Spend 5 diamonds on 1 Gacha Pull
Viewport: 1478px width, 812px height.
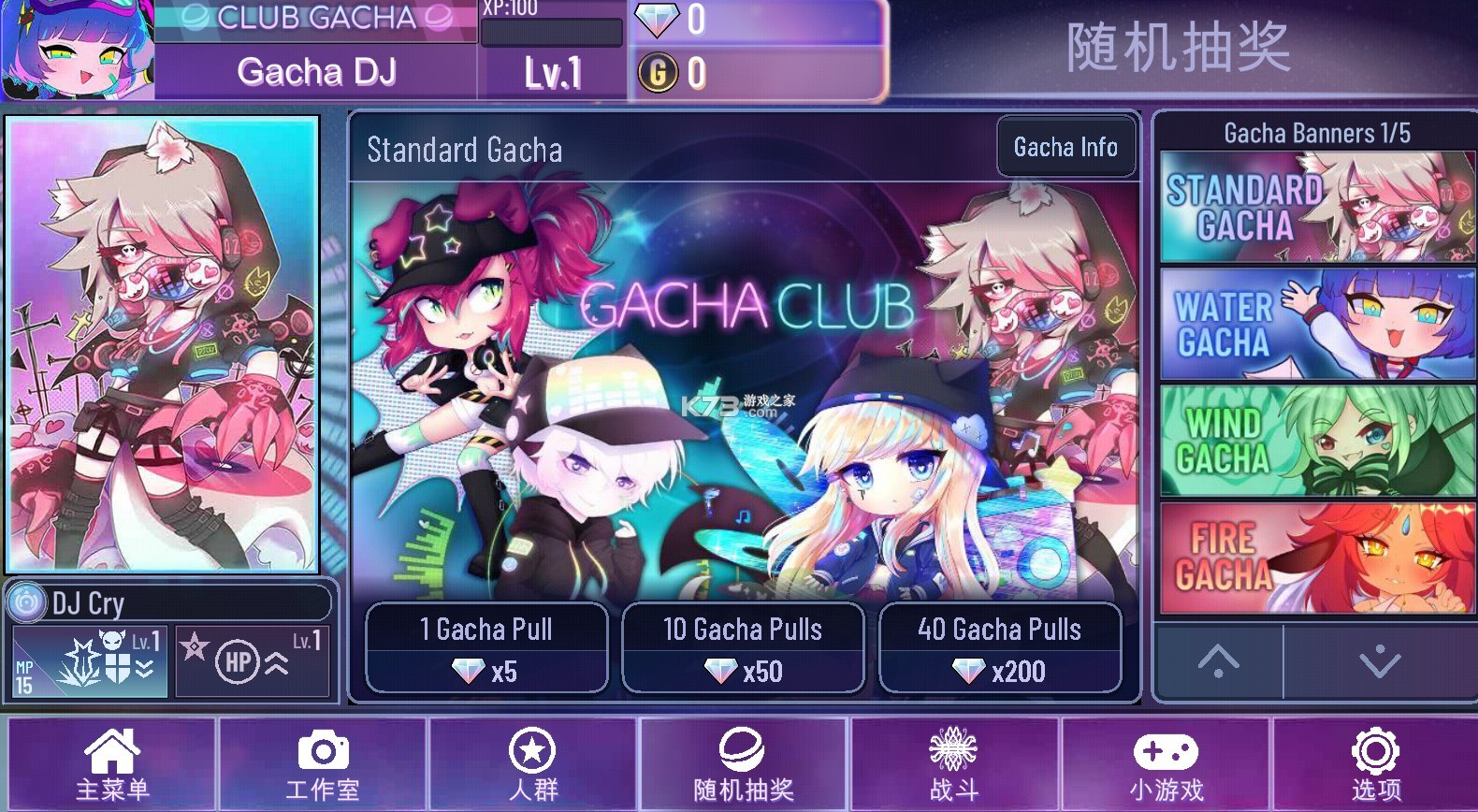485,647
